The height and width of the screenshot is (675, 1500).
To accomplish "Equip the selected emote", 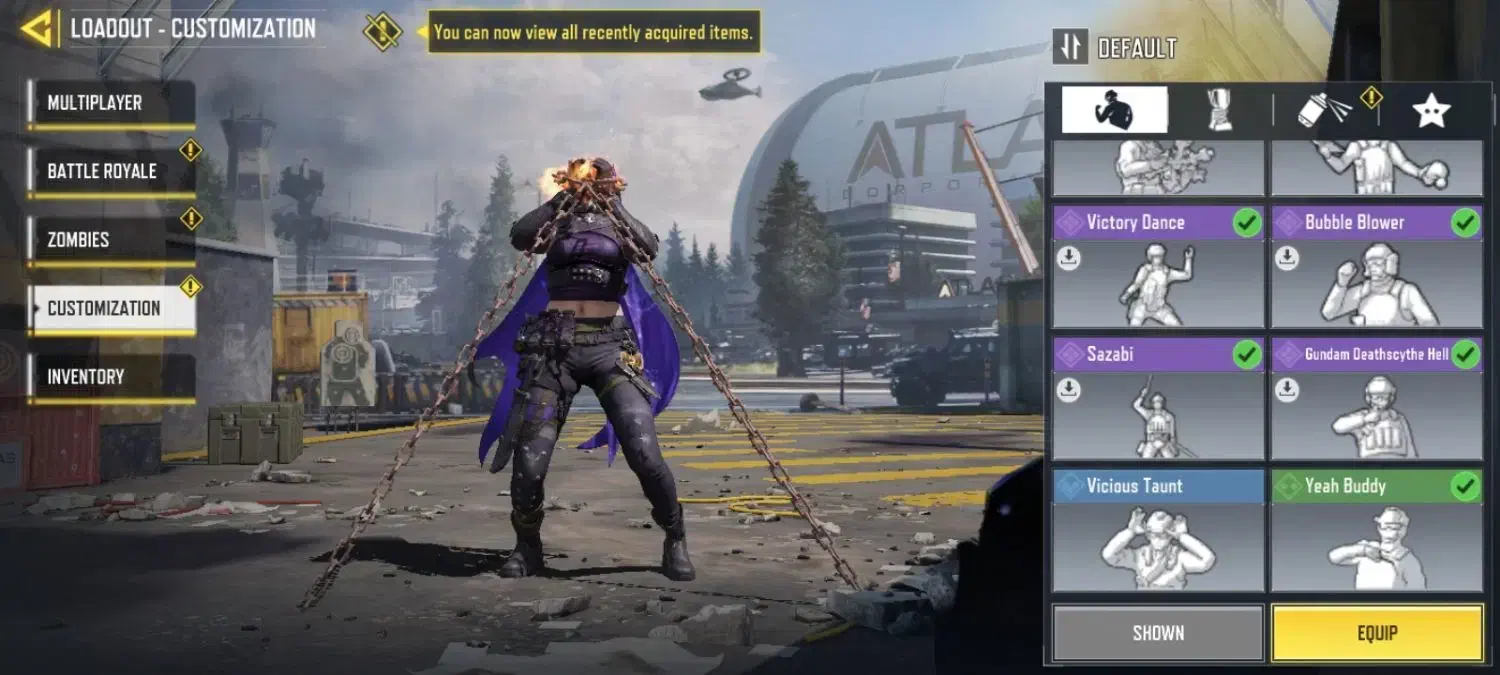I will coord(1376,633).
